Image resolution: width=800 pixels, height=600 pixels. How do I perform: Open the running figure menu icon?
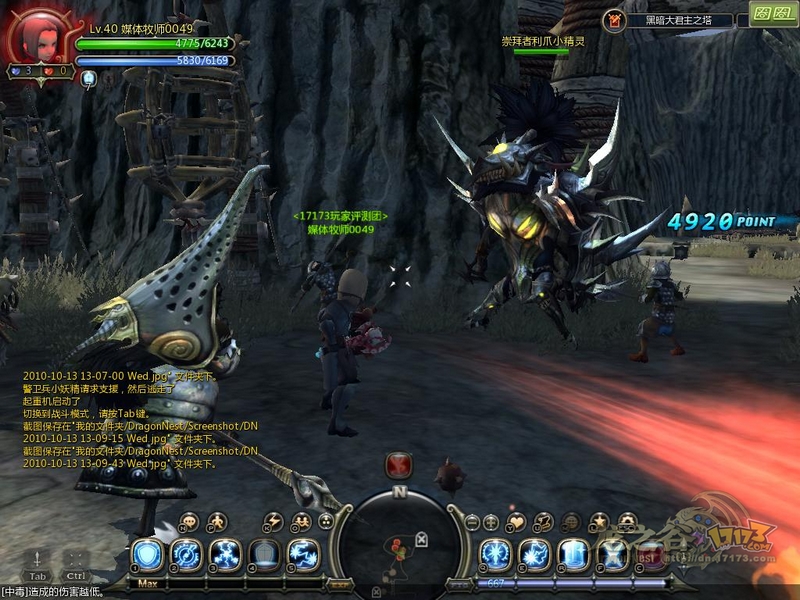coord(217,522)
